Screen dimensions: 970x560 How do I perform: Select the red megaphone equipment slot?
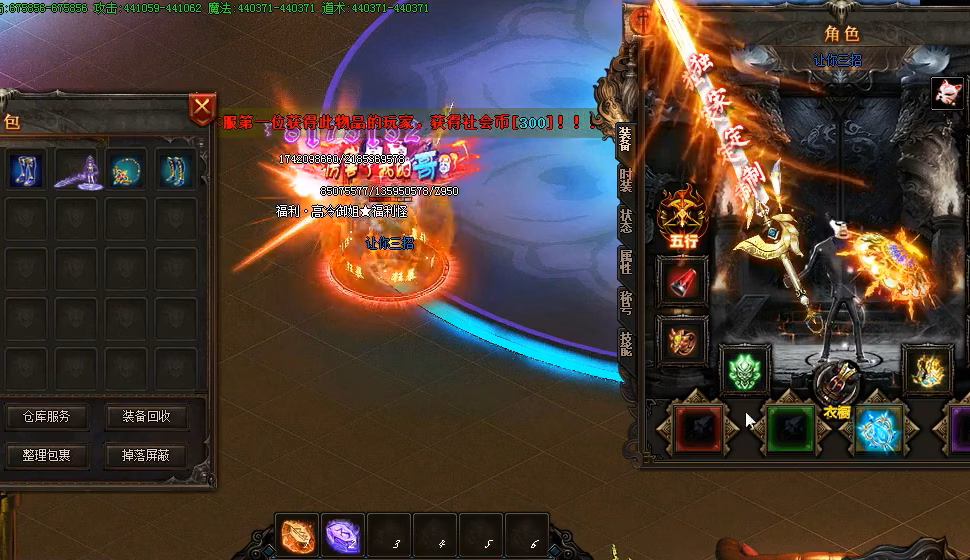click(682, 283)
